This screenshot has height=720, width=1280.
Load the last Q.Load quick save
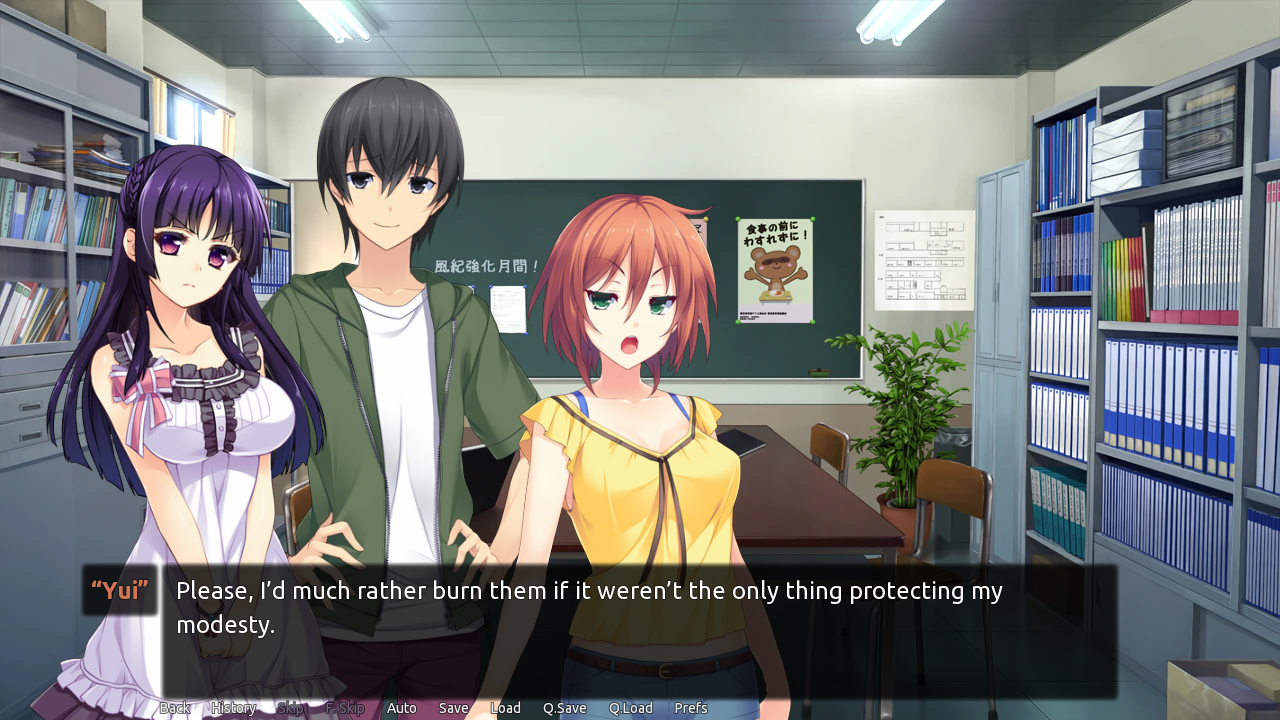pyautogui.click(x=630, y=707)
